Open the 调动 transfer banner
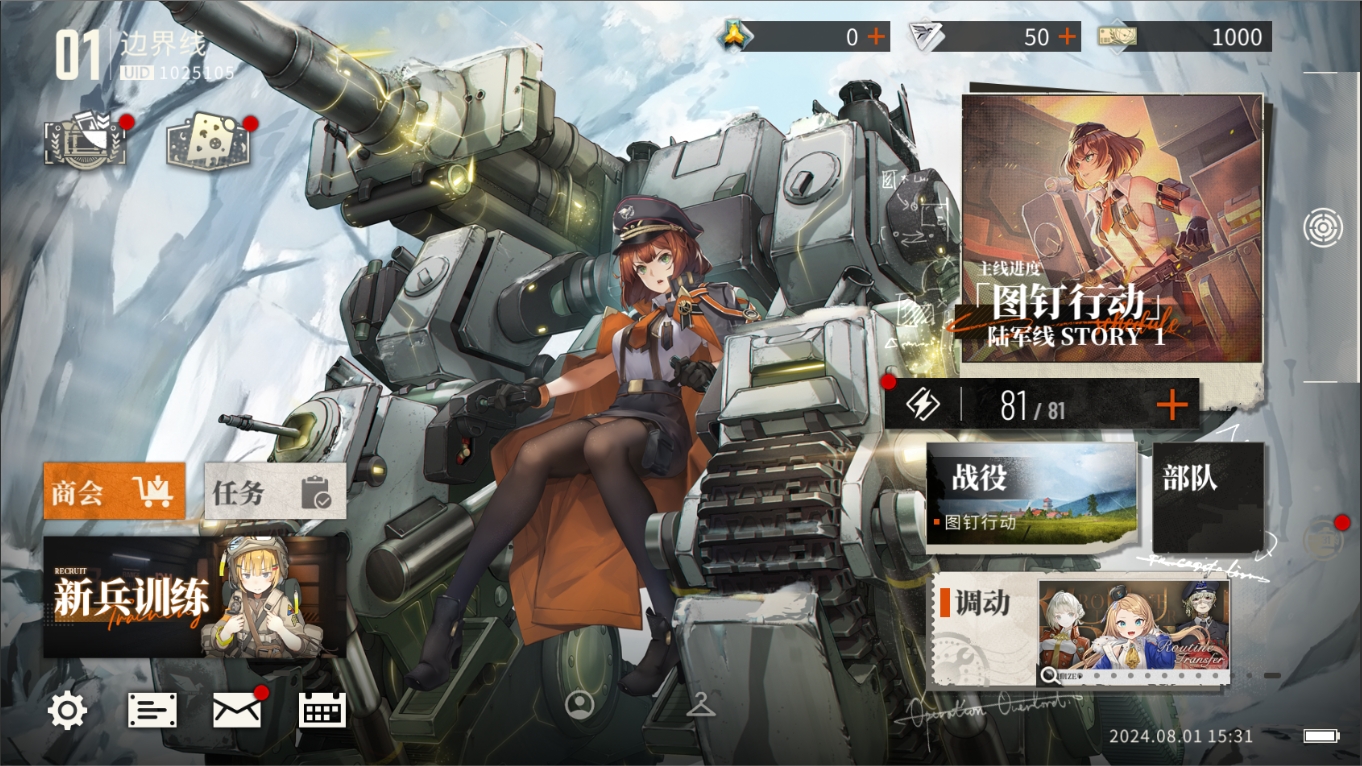 pos(1080,630)
